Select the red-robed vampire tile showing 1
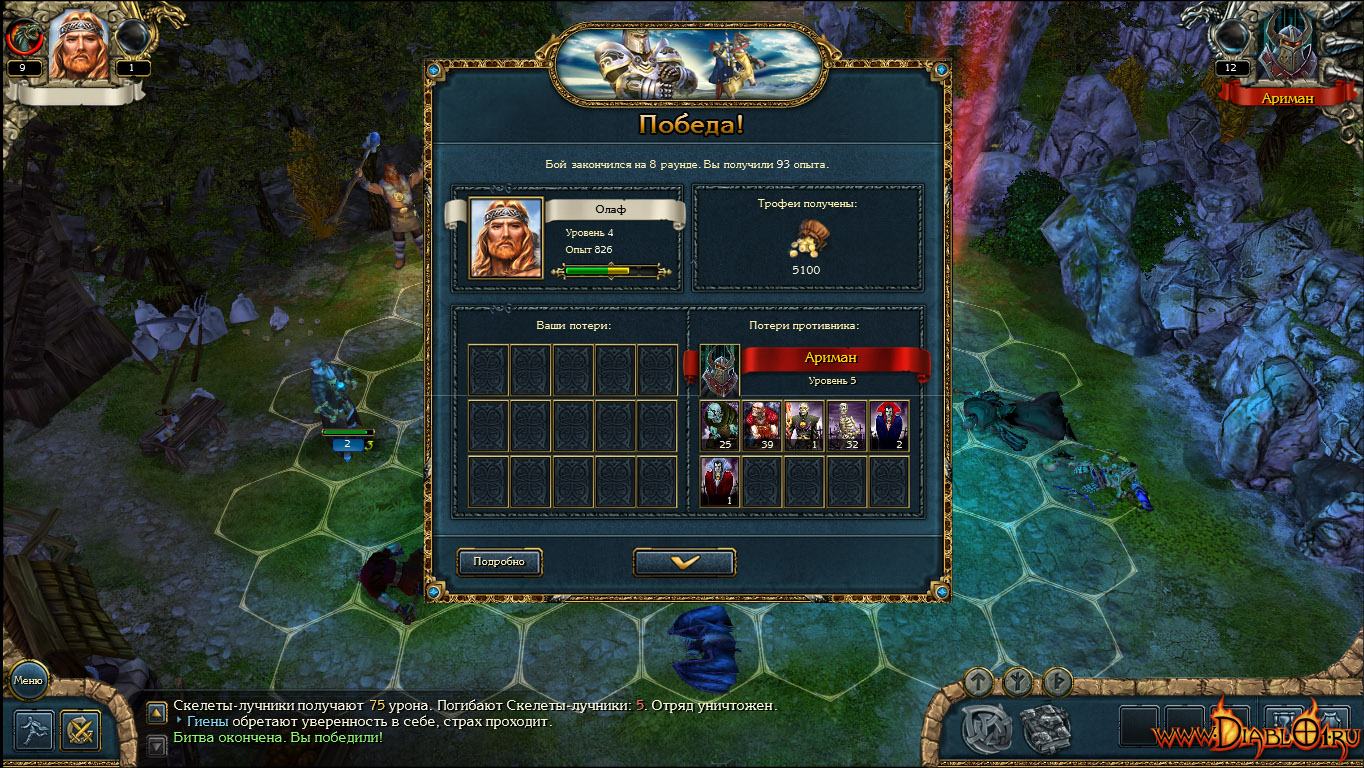 tap(720, 482)
